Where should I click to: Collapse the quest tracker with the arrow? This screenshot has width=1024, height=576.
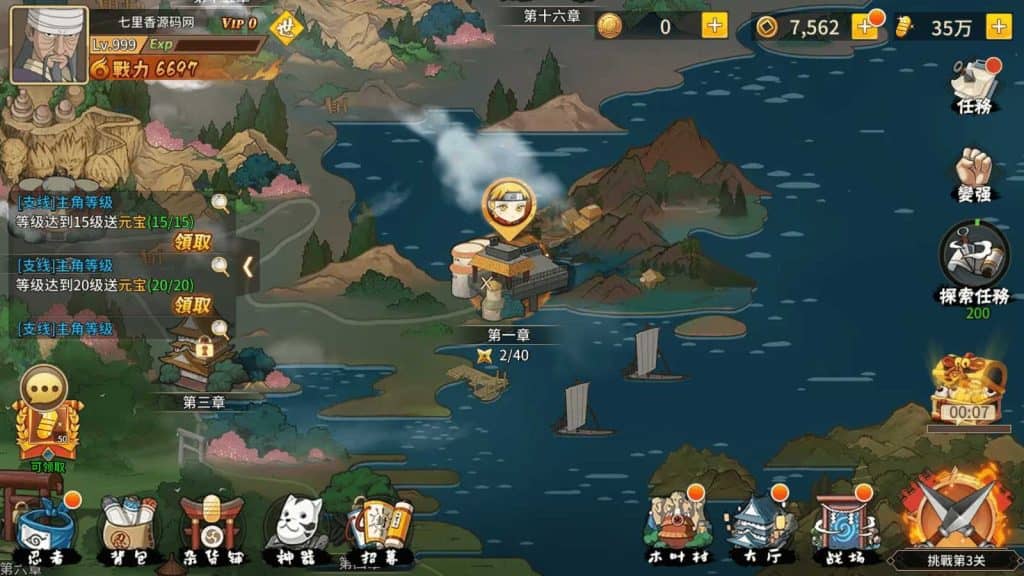click(247, 267)
